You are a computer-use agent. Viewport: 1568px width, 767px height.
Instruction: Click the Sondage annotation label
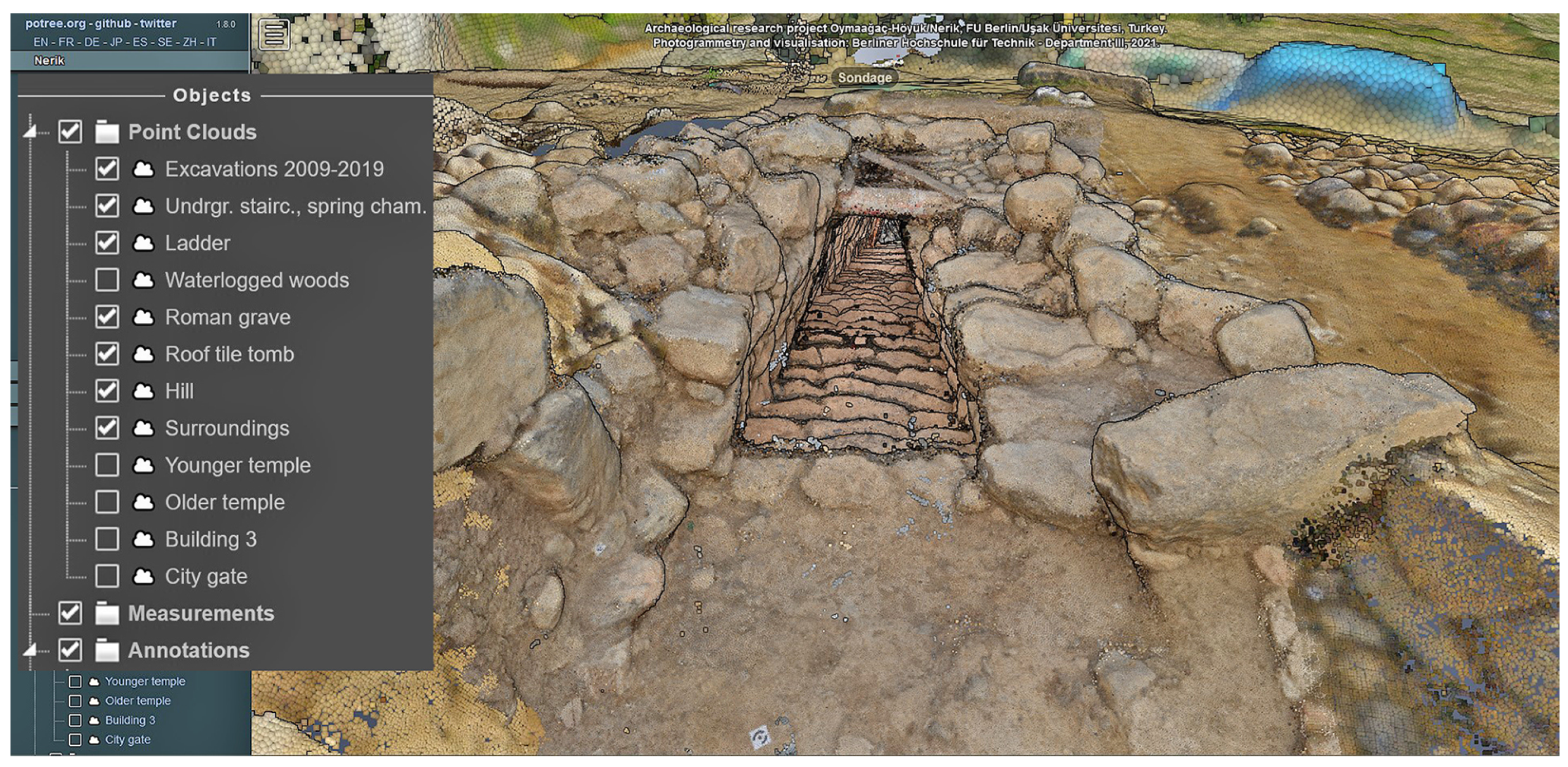pyautogui.click(x=864, y=78)
